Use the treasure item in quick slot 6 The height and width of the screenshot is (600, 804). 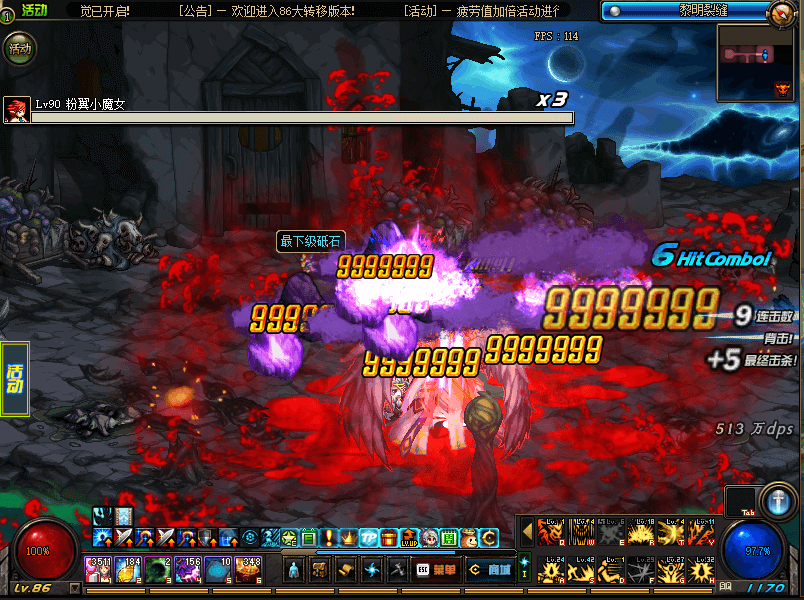(248, 570)
